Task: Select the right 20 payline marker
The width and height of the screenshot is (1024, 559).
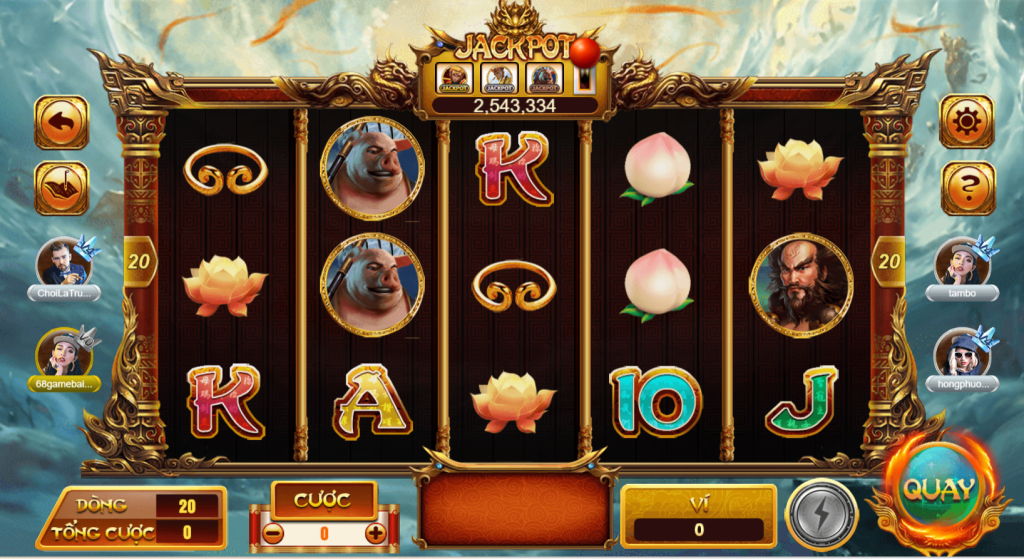Action: (888, 263)
